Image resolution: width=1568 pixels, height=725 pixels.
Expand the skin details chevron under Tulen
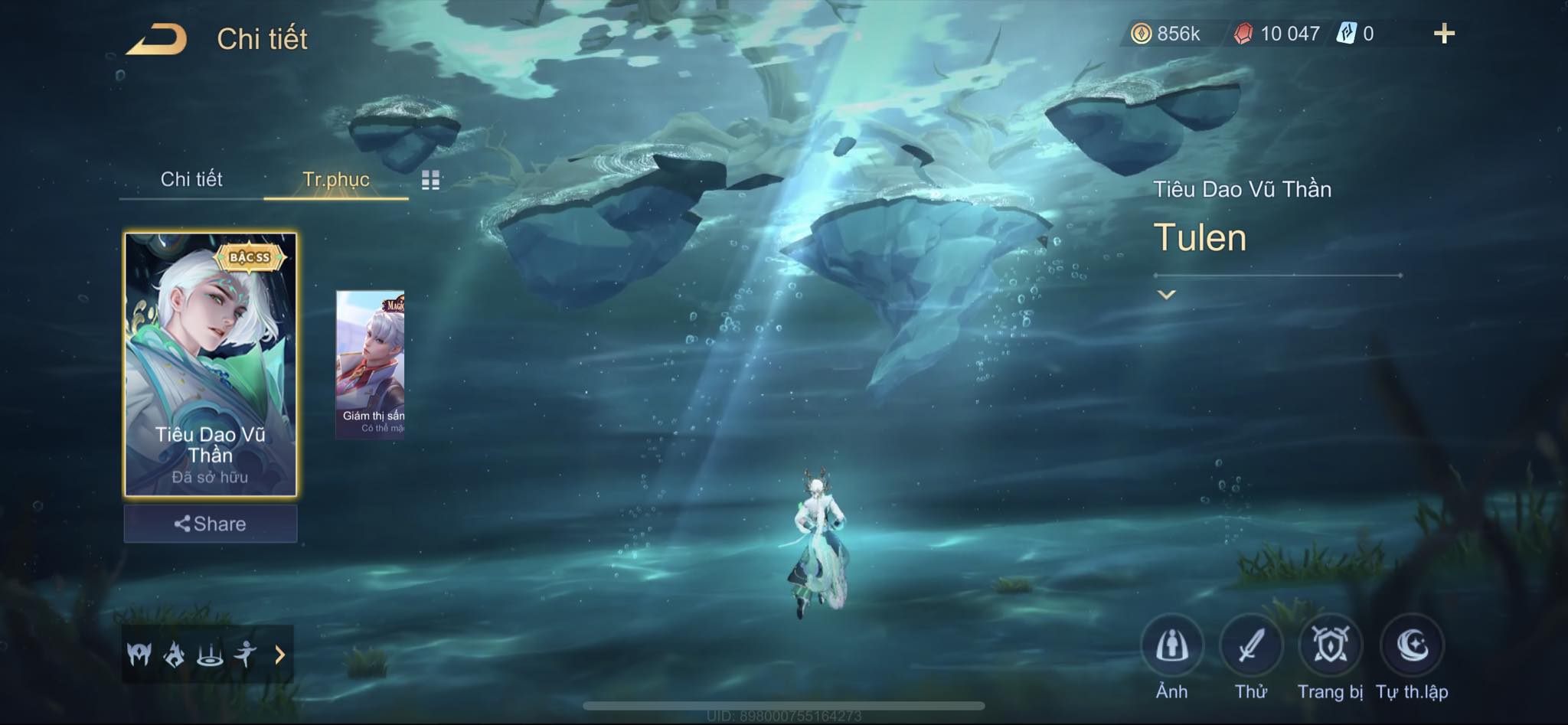[x=1166, y=295]
